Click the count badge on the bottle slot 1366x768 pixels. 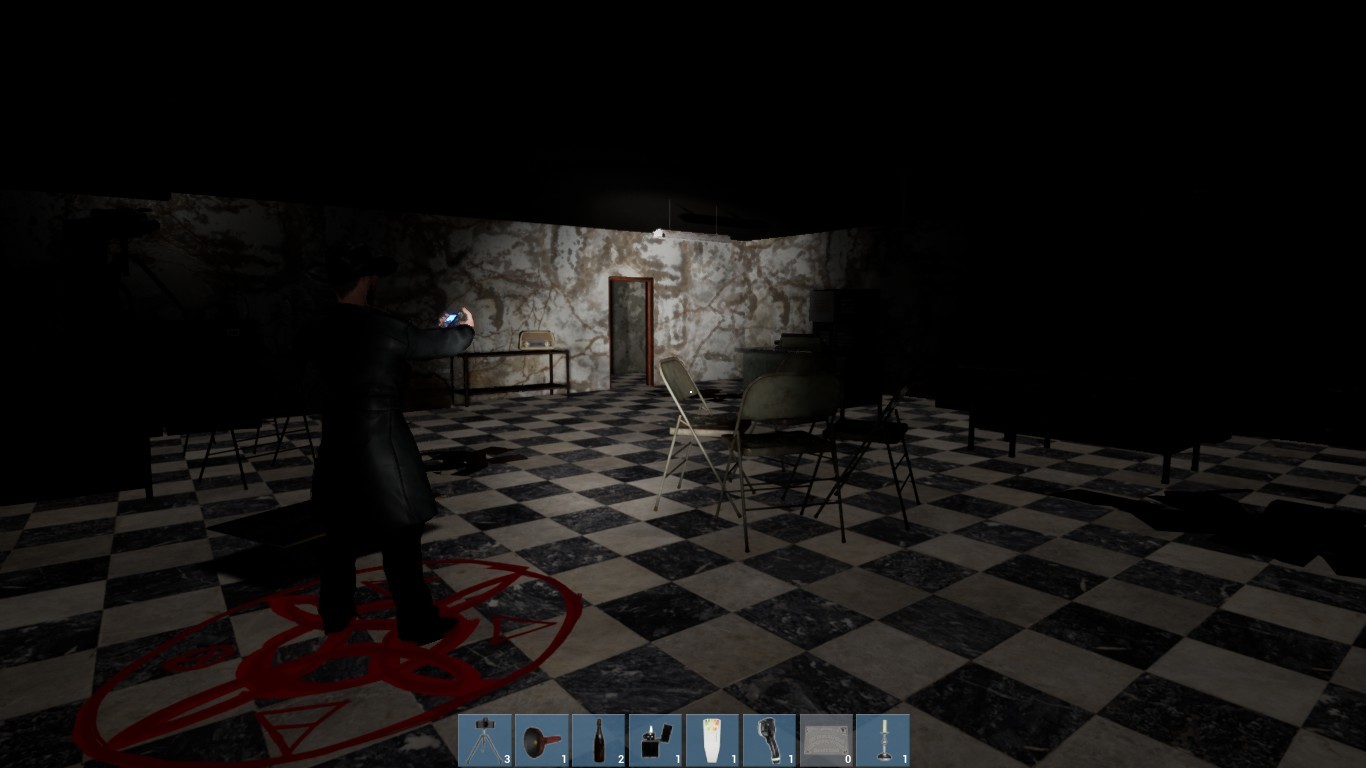619,757
